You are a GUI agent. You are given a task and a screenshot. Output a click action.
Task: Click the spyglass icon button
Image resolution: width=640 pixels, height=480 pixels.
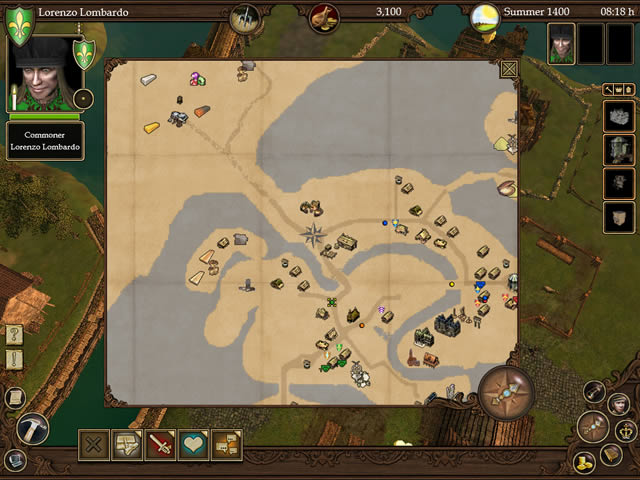point(596,391)
